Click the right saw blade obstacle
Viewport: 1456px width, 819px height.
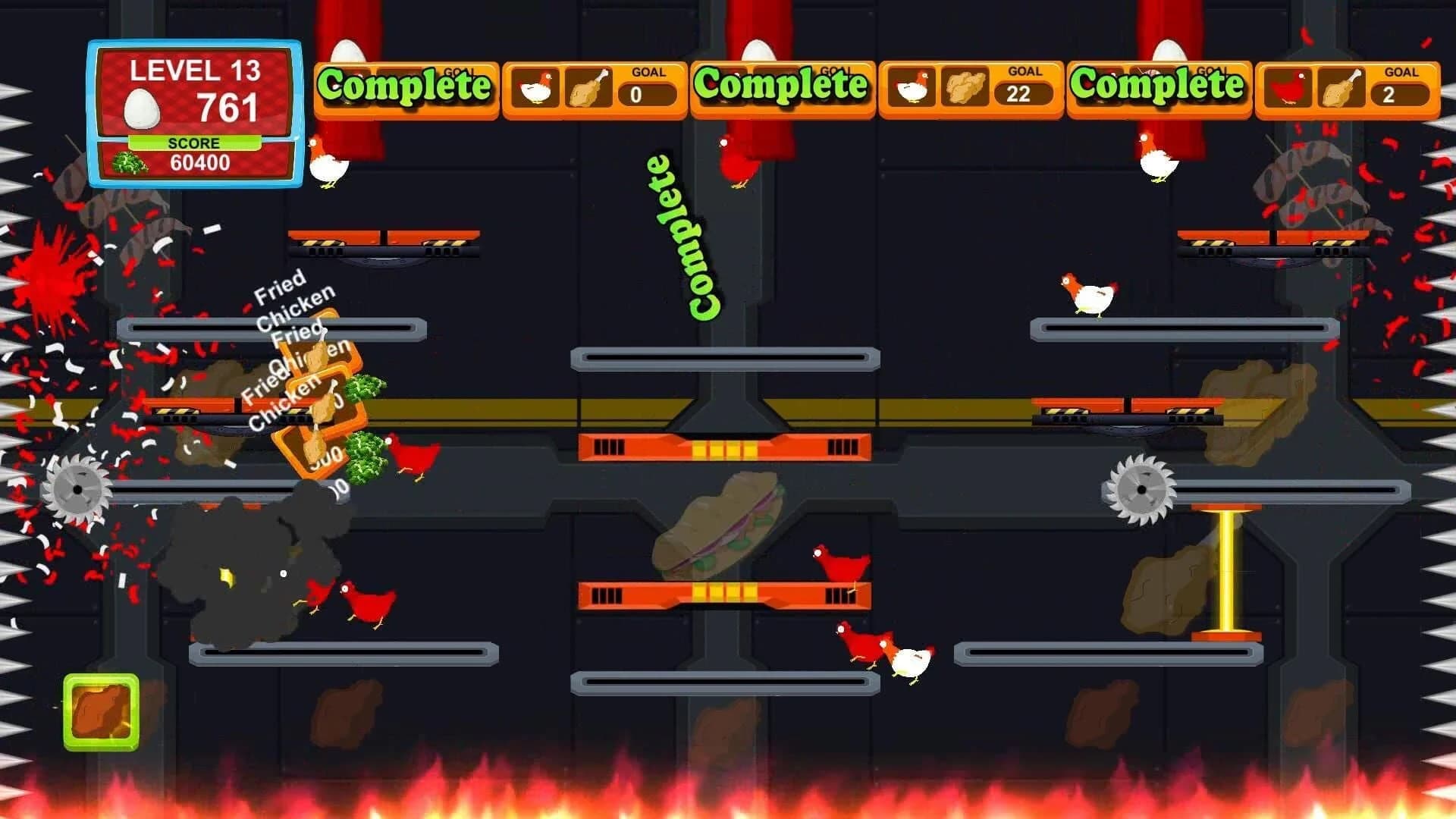[x=1144, y=489]
